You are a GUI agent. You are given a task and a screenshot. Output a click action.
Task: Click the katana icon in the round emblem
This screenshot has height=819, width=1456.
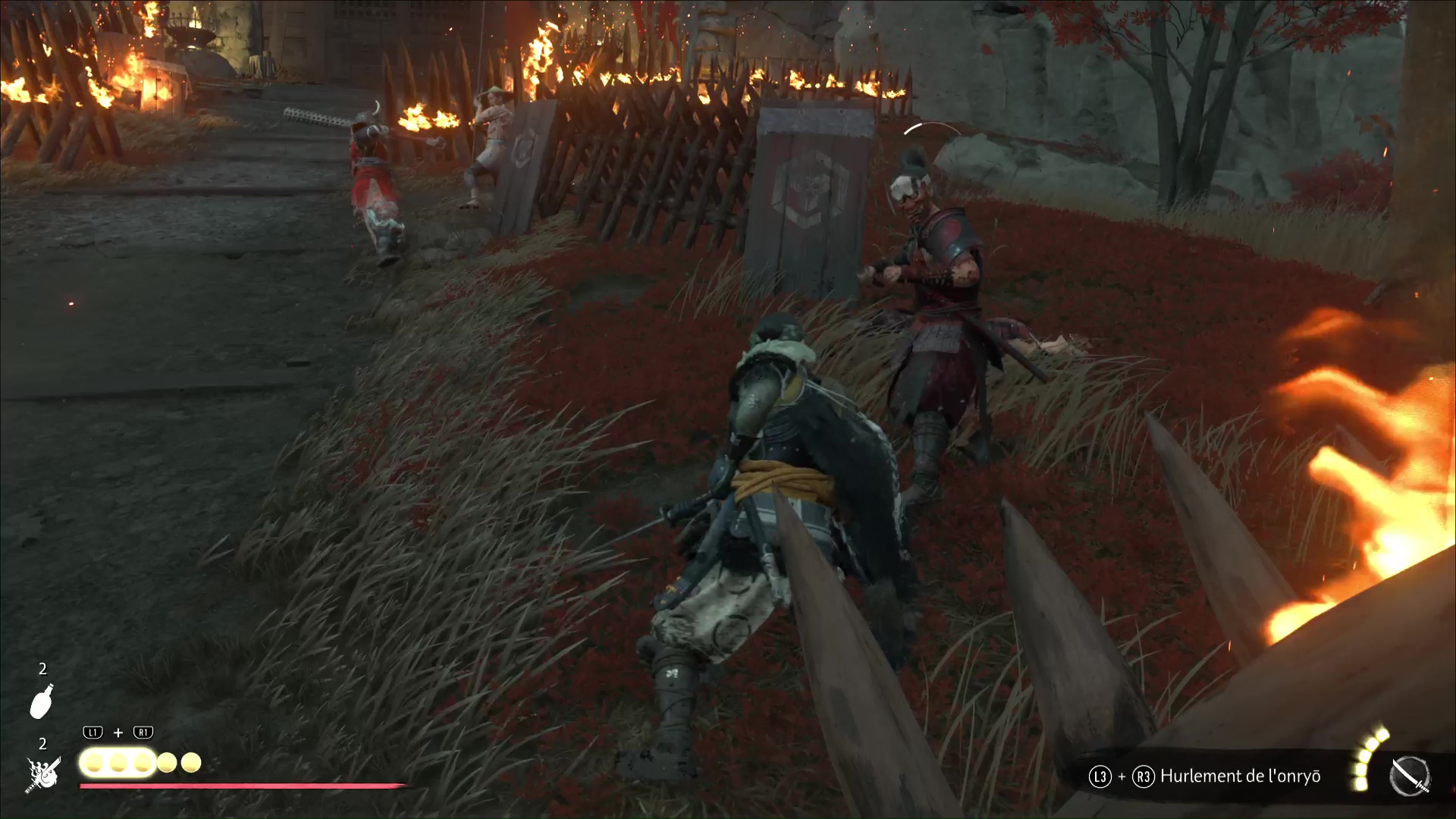(x=1410, y=777)
